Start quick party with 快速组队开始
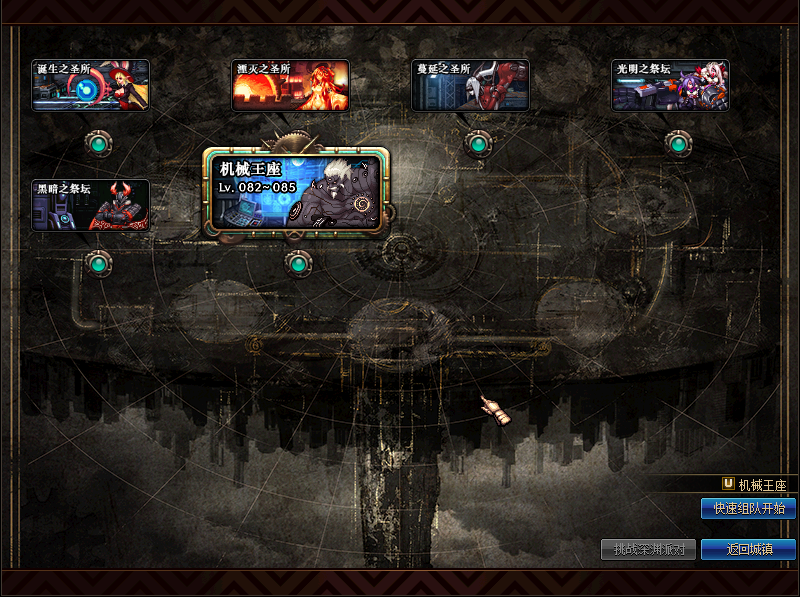Screen dimensions: 800x597 tap(748, 509)
